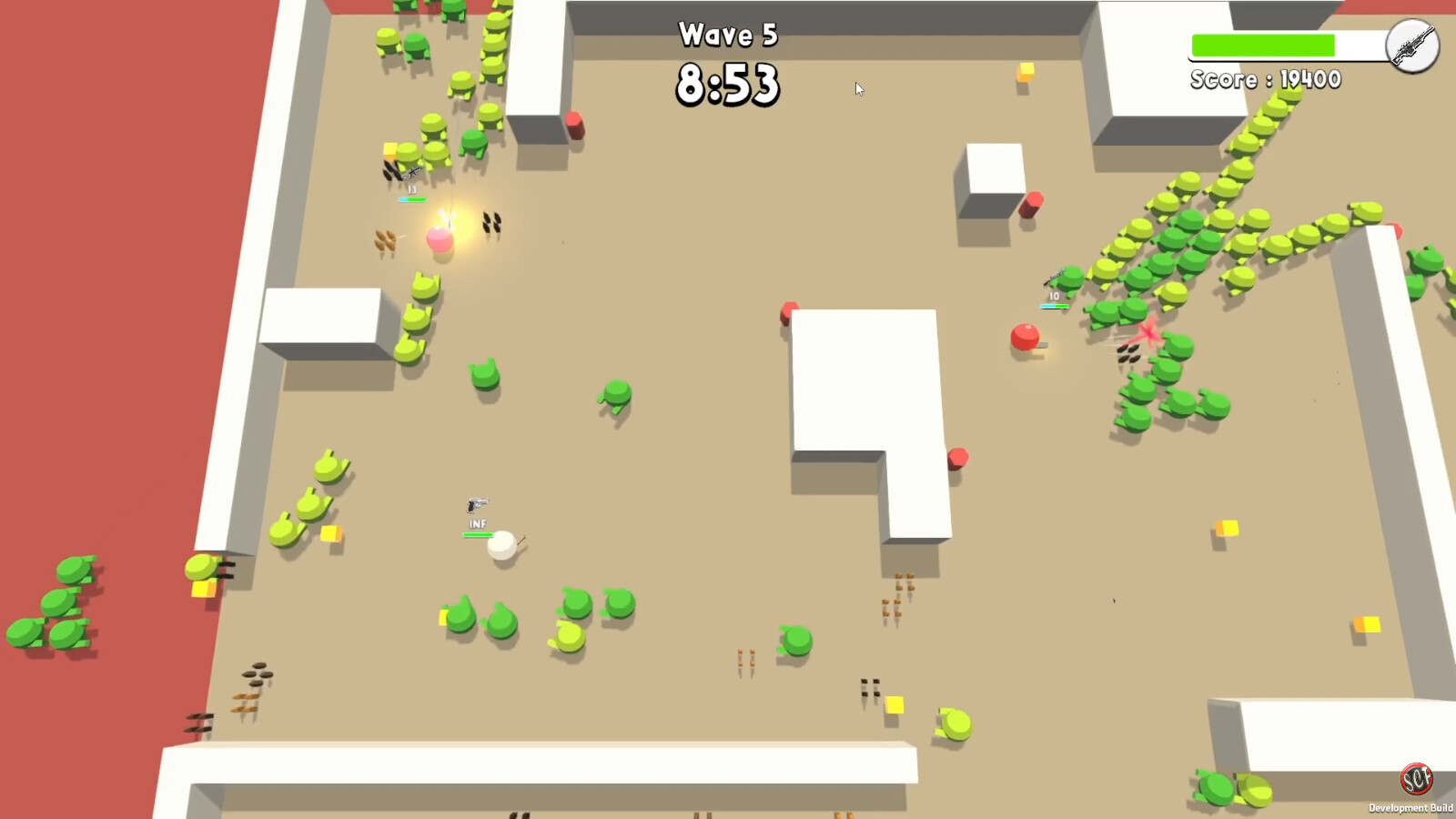Click the red ball beside player 10
The image size is (1456, 819).
click(x=1025, y=337)
